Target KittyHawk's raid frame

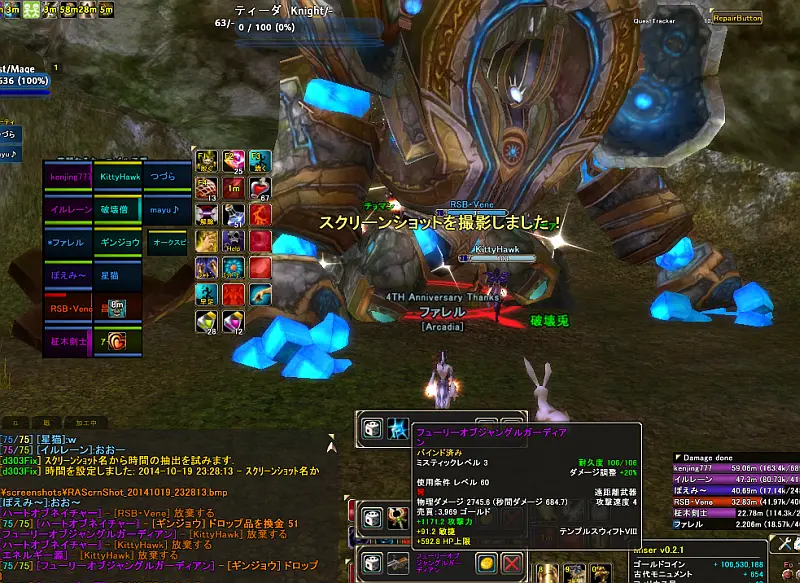pyautogui.click(x=119, y=176)
